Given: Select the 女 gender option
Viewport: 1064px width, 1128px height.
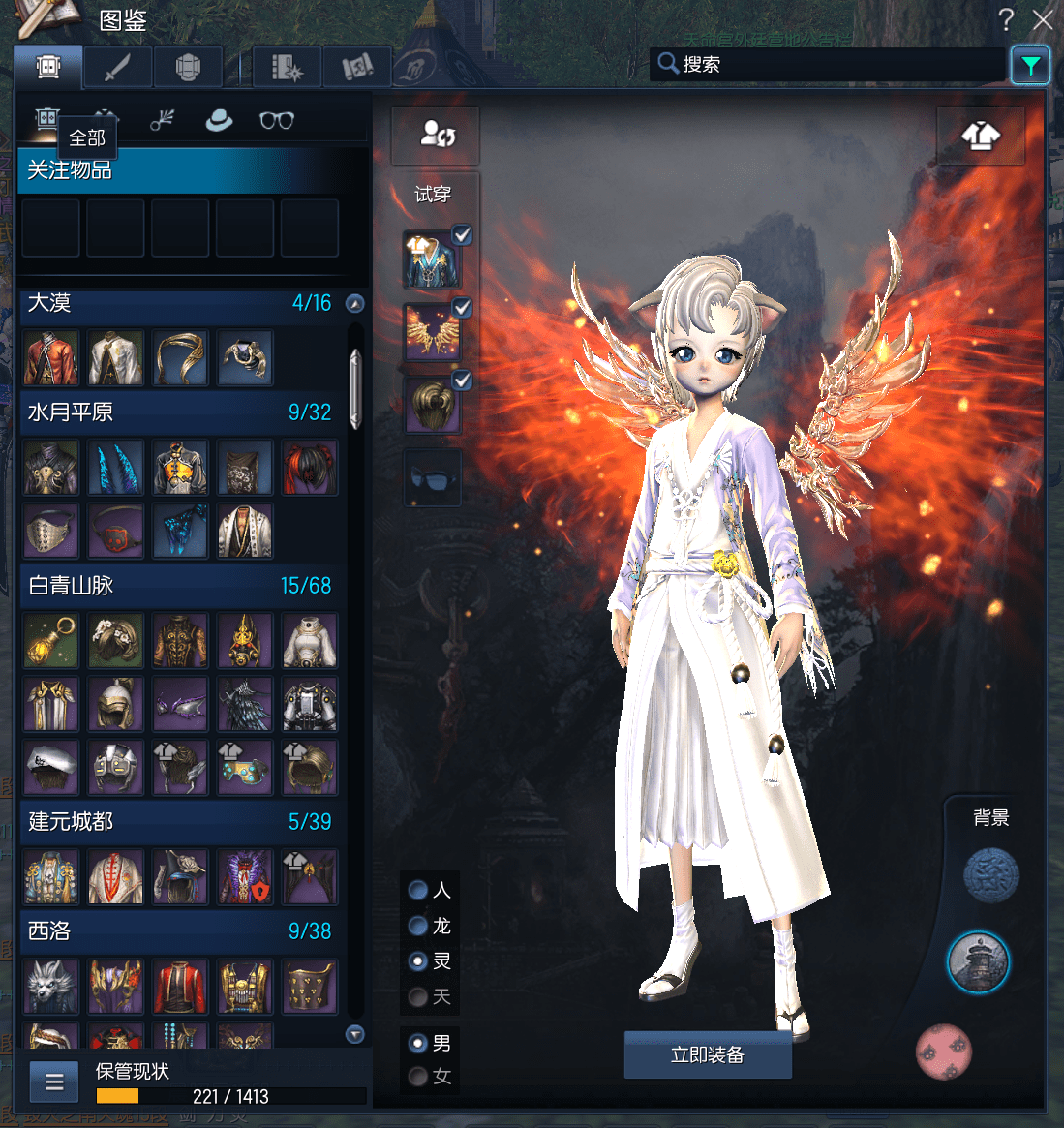Looking at the screenshot, I should (418, 1076).
